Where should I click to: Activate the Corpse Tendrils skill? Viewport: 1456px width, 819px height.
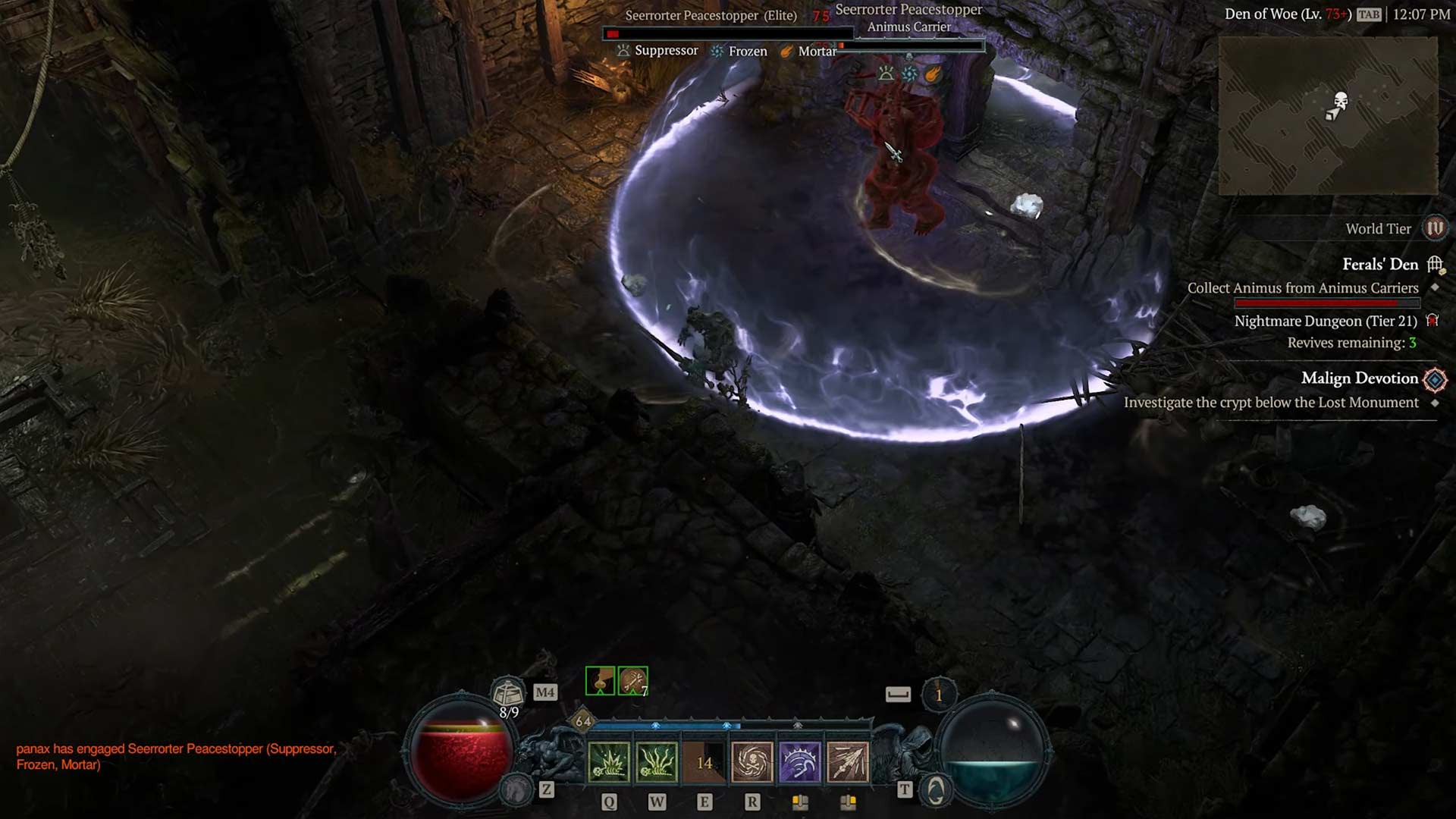click(656, 761)
